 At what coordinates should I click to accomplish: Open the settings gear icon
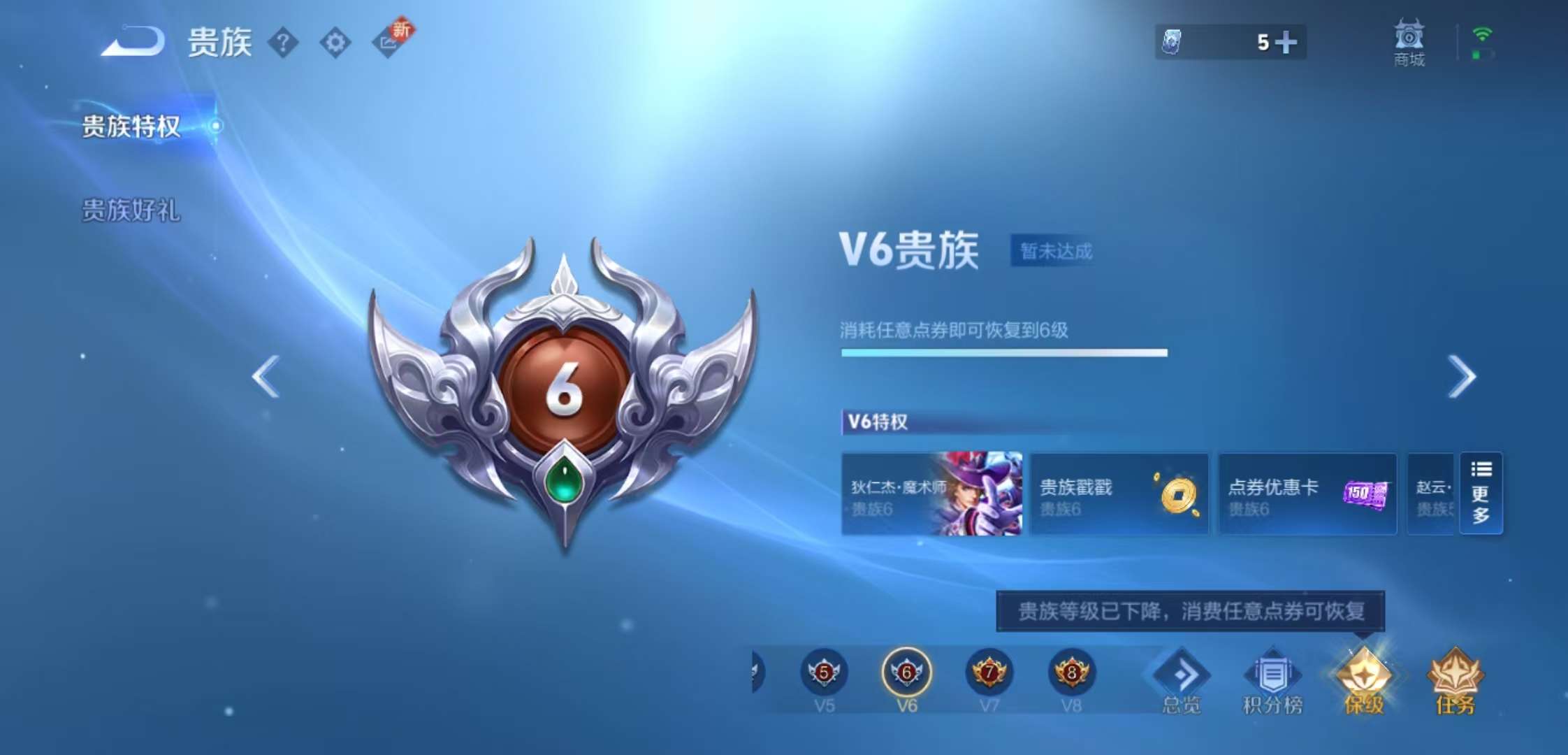tap(337, 43)
